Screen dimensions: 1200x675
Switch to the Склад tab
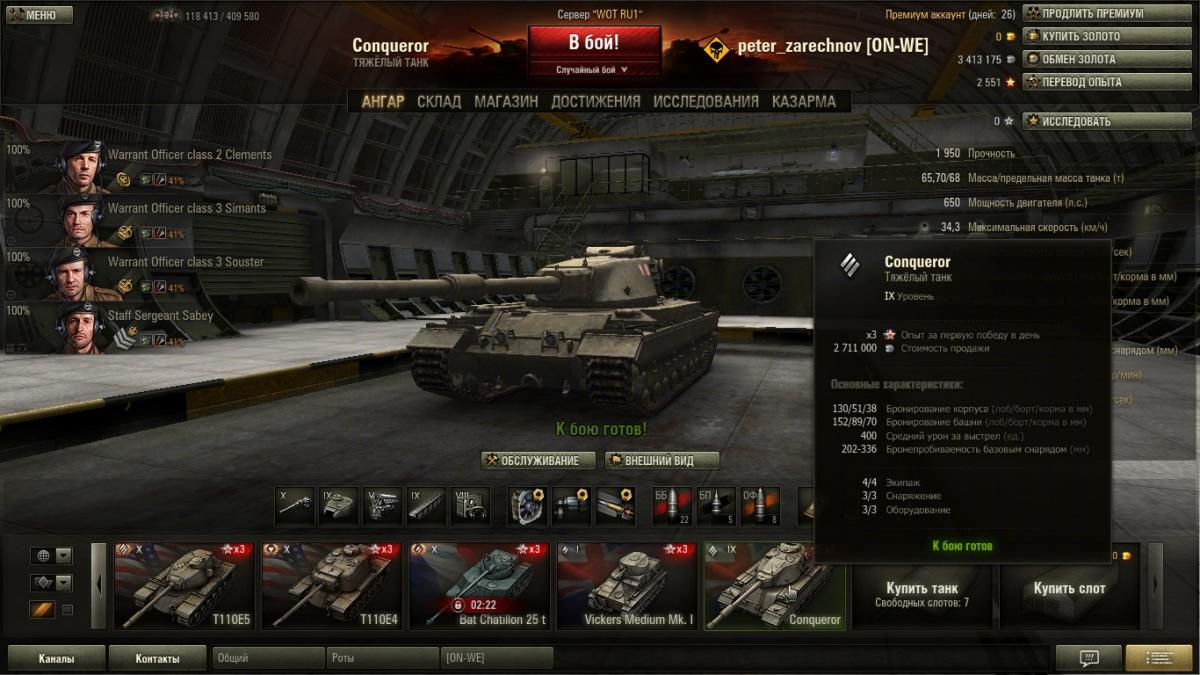439,101
